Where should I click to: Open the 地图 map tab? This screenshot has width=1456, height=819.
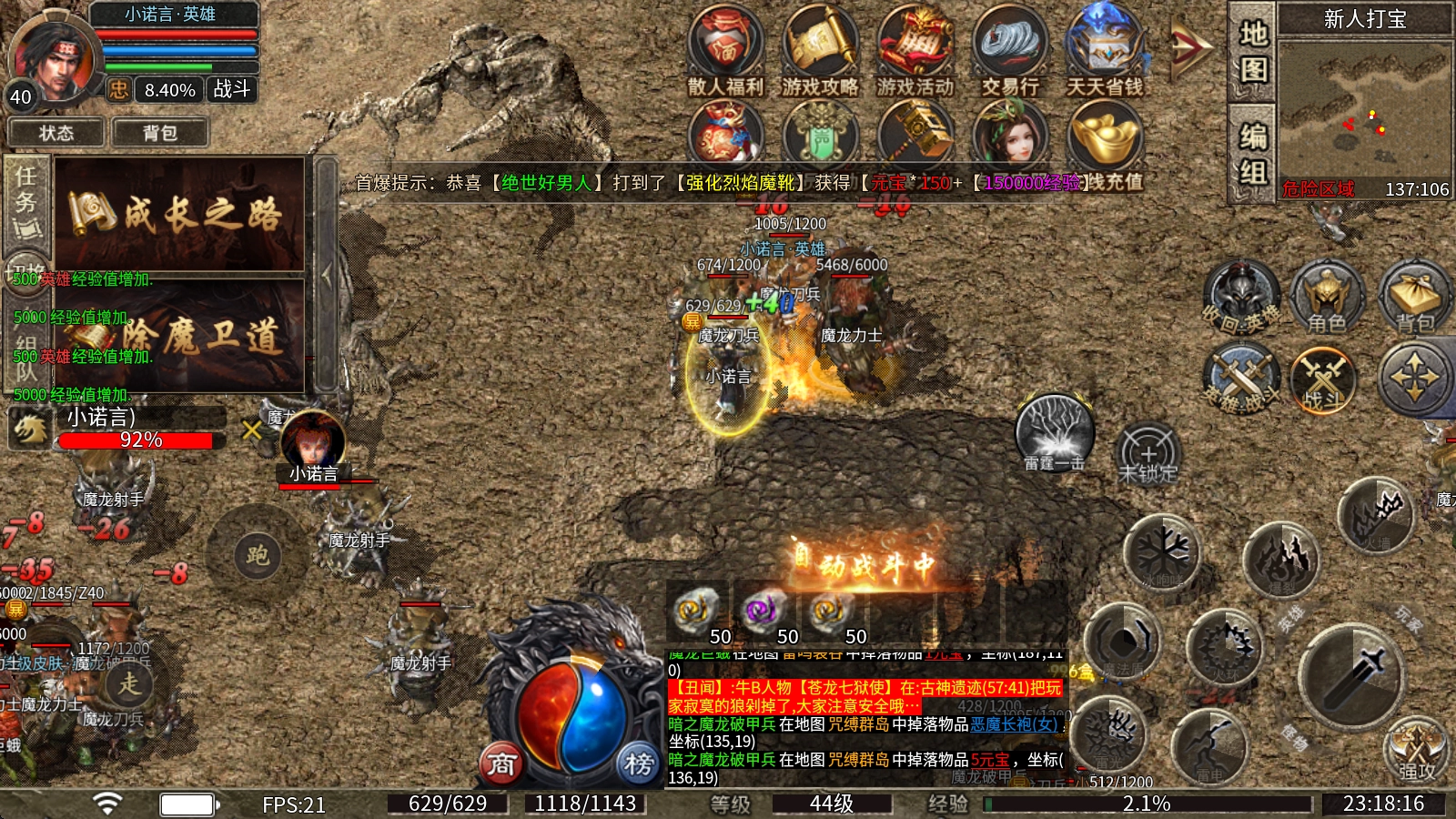1253,52
